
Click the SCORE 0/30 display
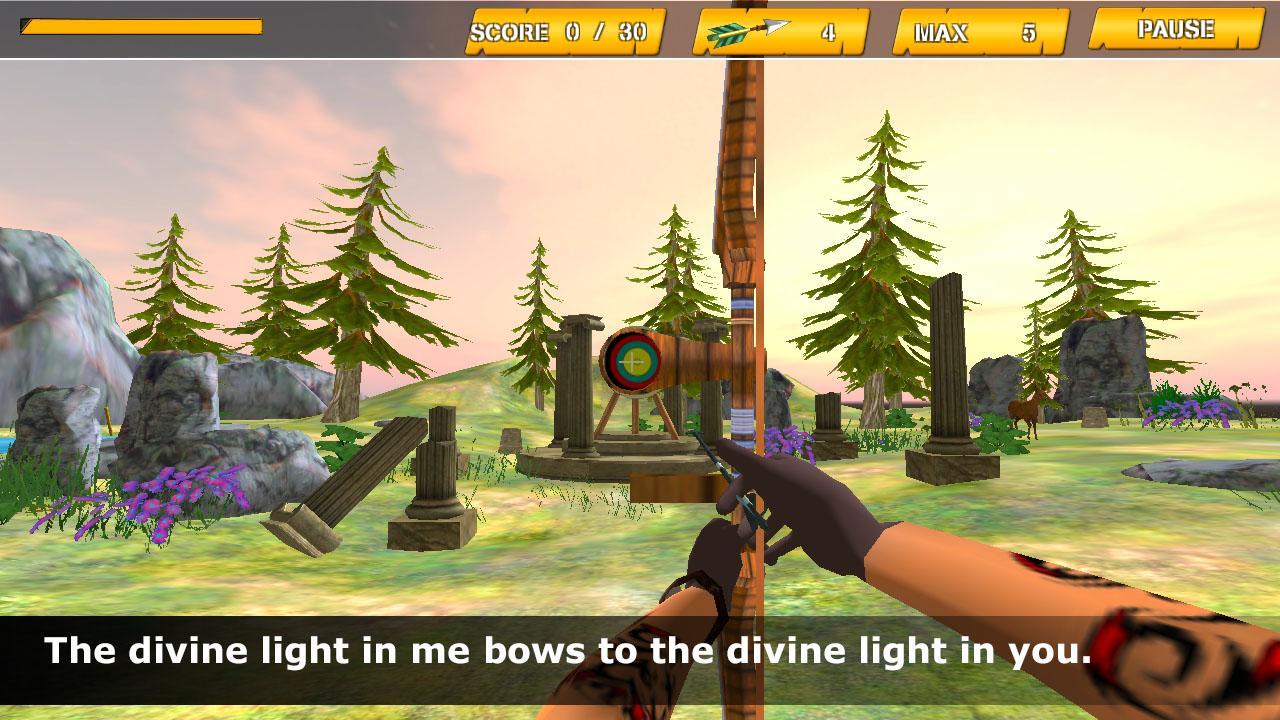[x=565, y=33]
